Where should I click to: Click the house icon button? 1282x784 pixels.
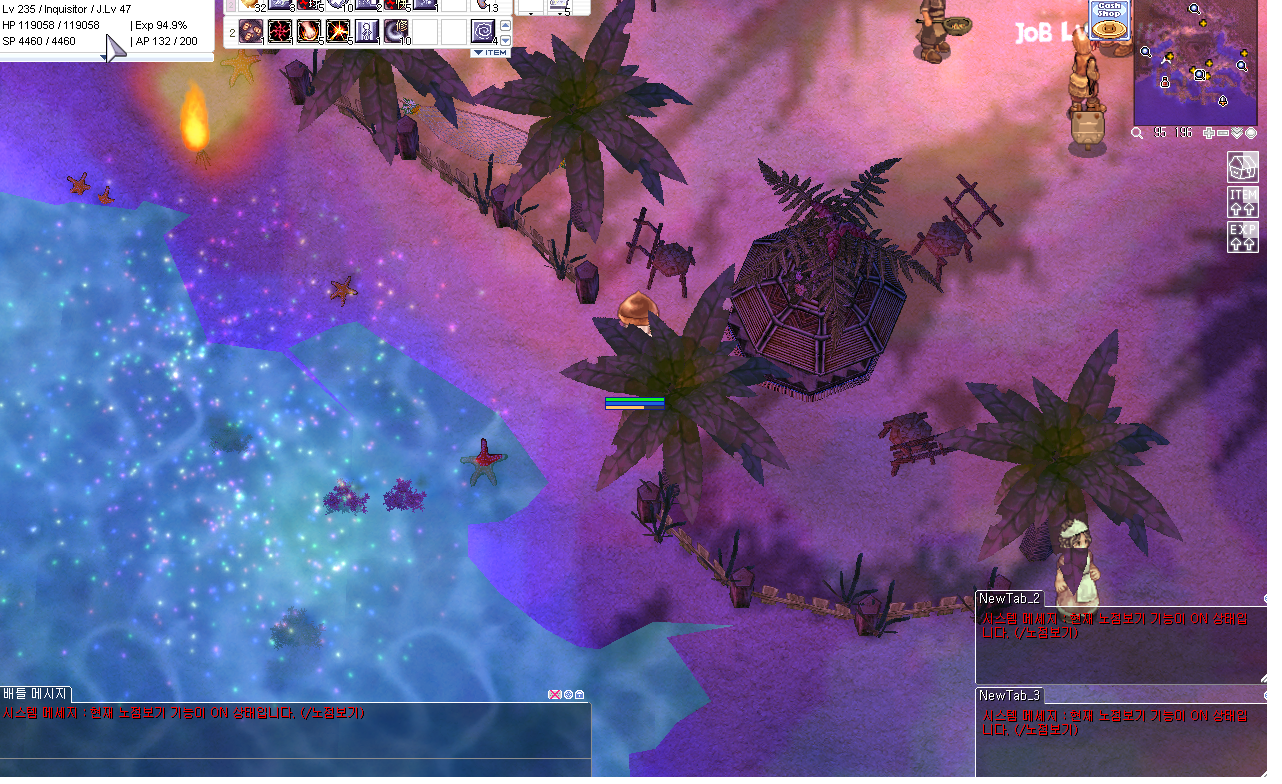click(x=1242, y=167)
